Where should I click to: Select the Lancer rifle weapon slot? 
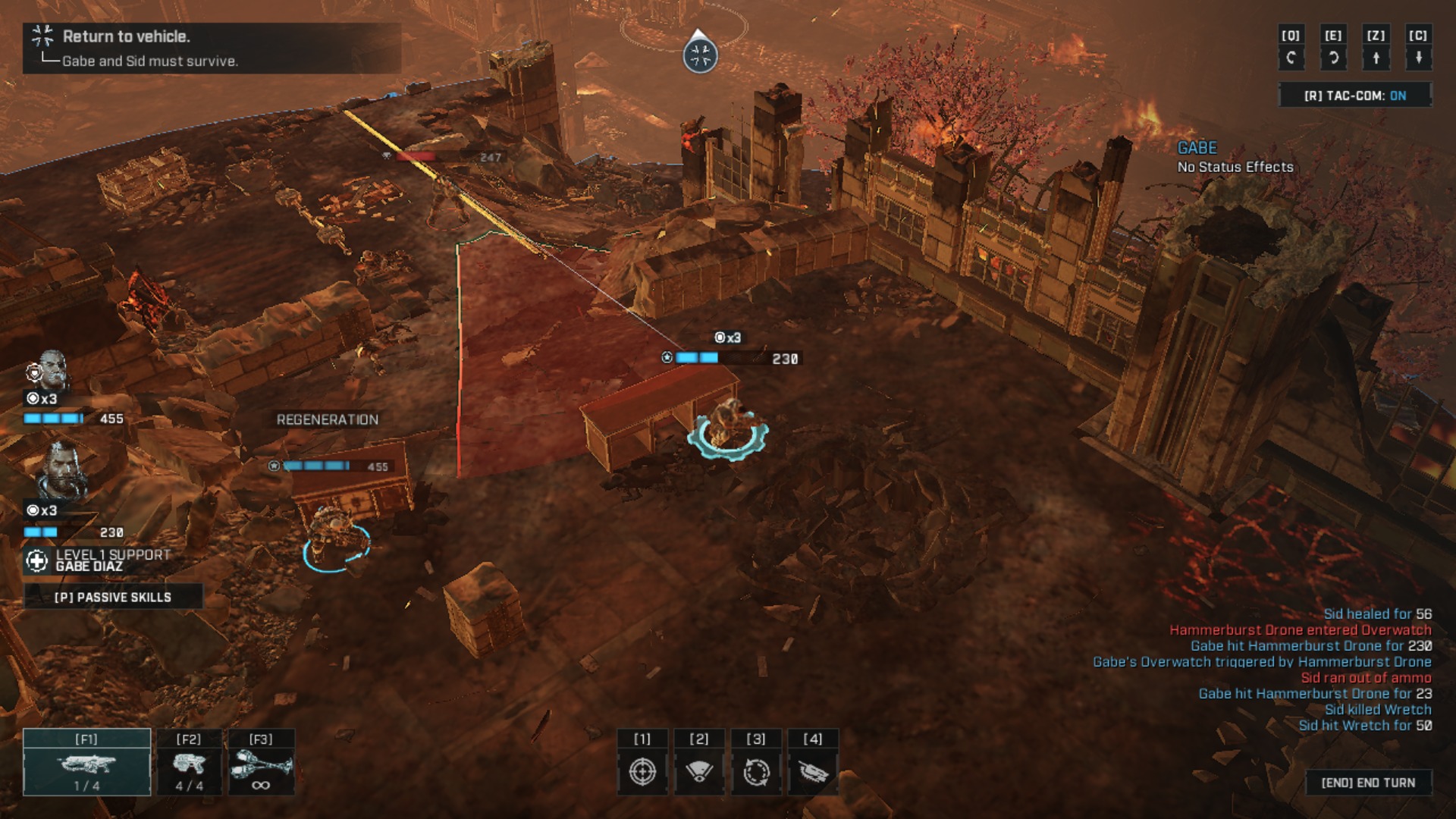86,763
